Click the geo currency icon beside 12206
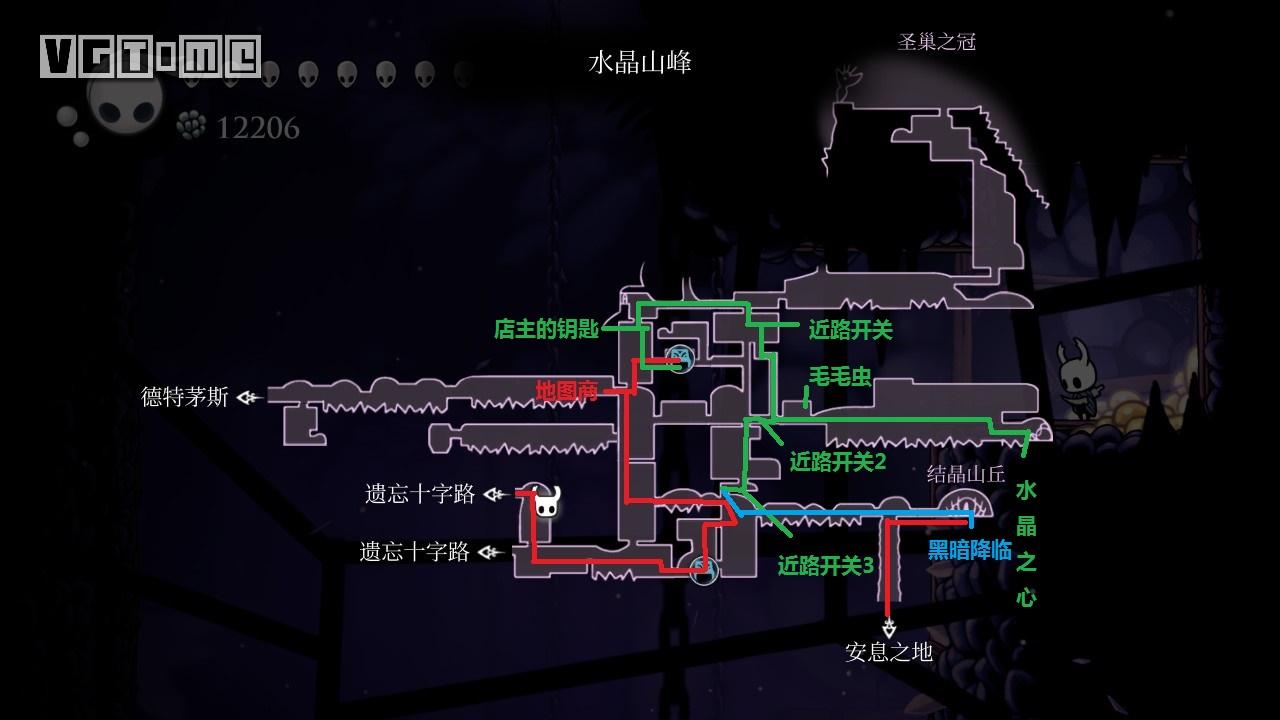This screenshot has height=720, width=1280. (x=190, y=127)
